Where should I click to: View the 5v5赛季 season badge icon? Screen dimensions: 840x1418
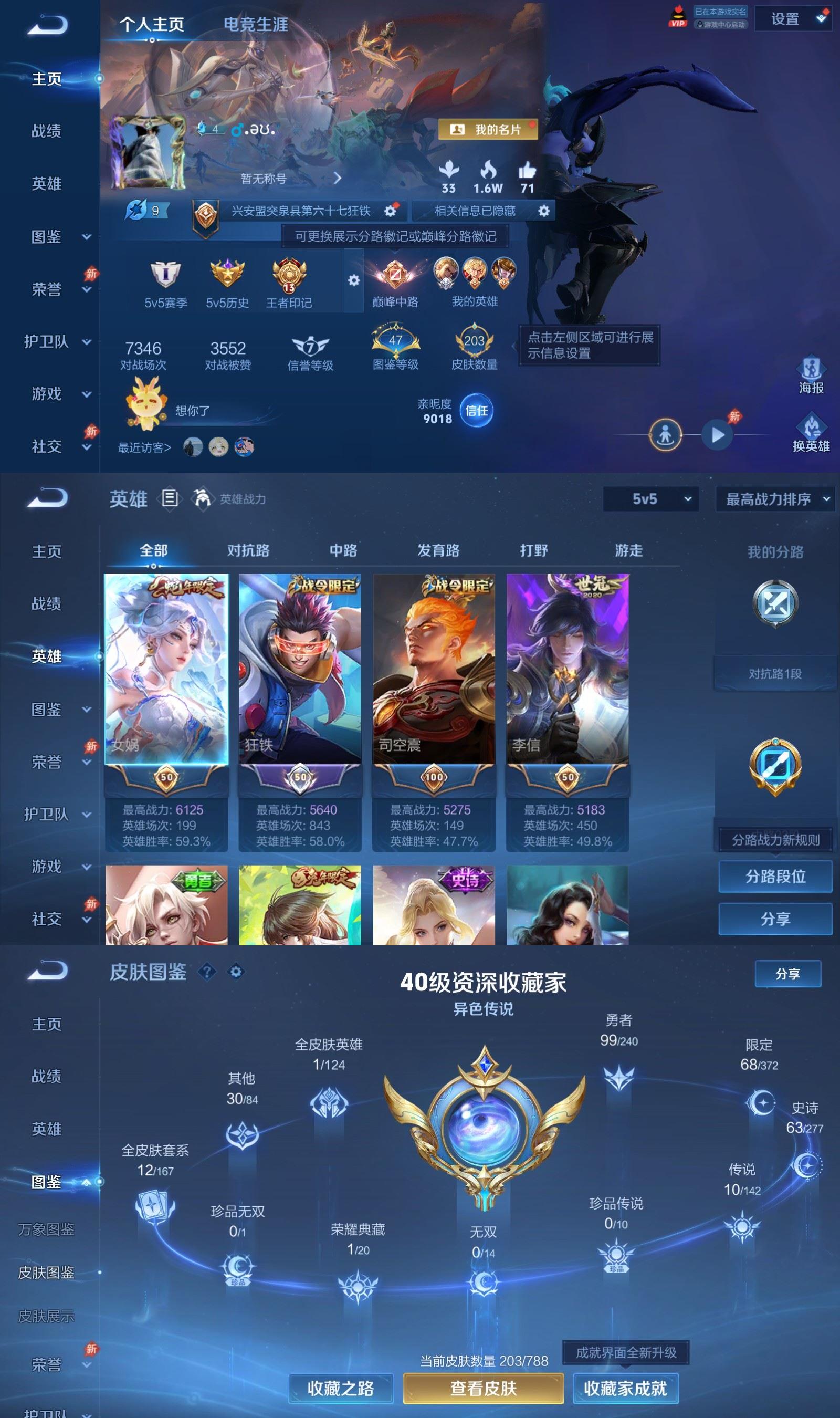tap(165, 278)
